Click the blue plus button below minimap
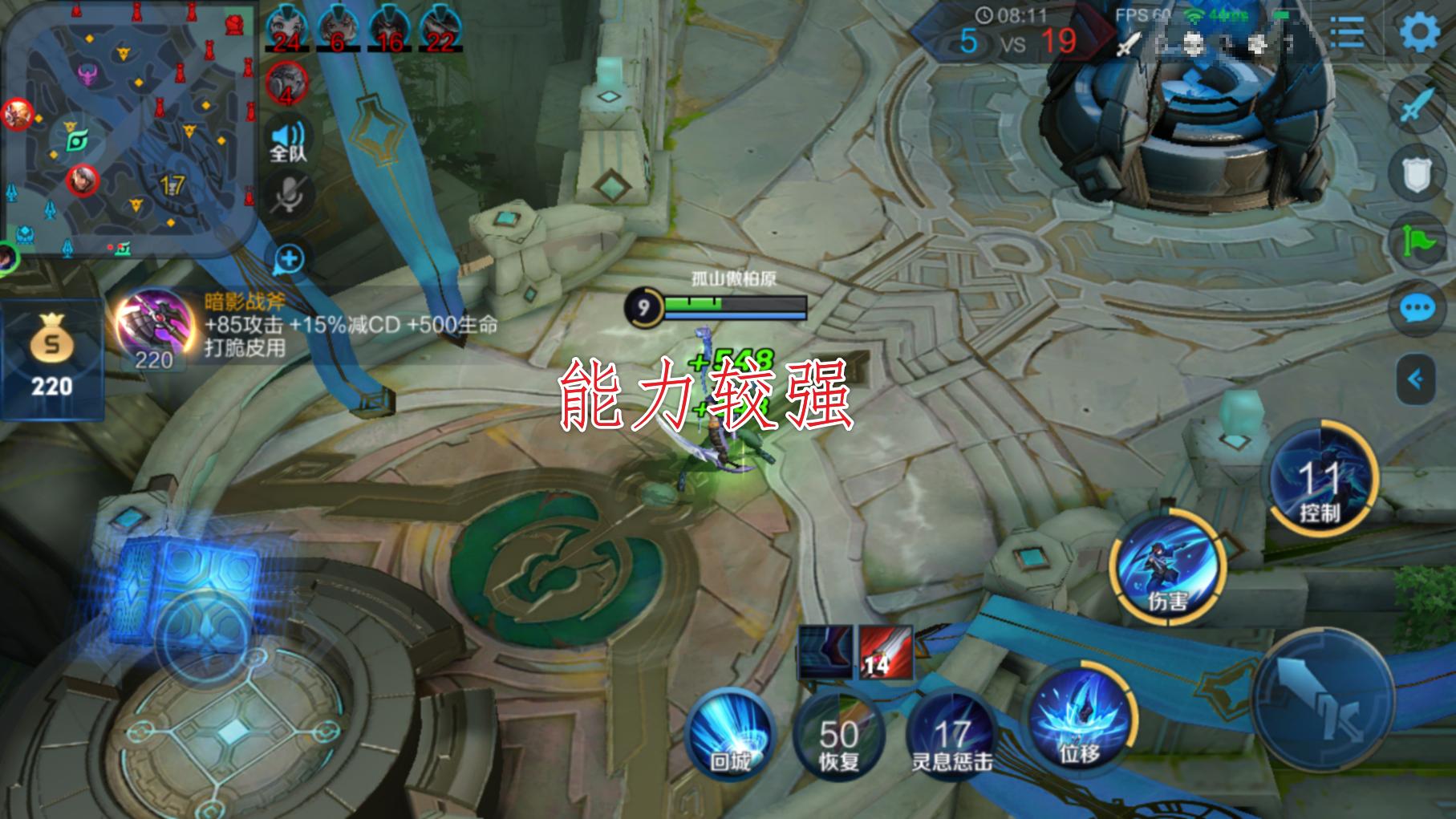 click(290, 259)
